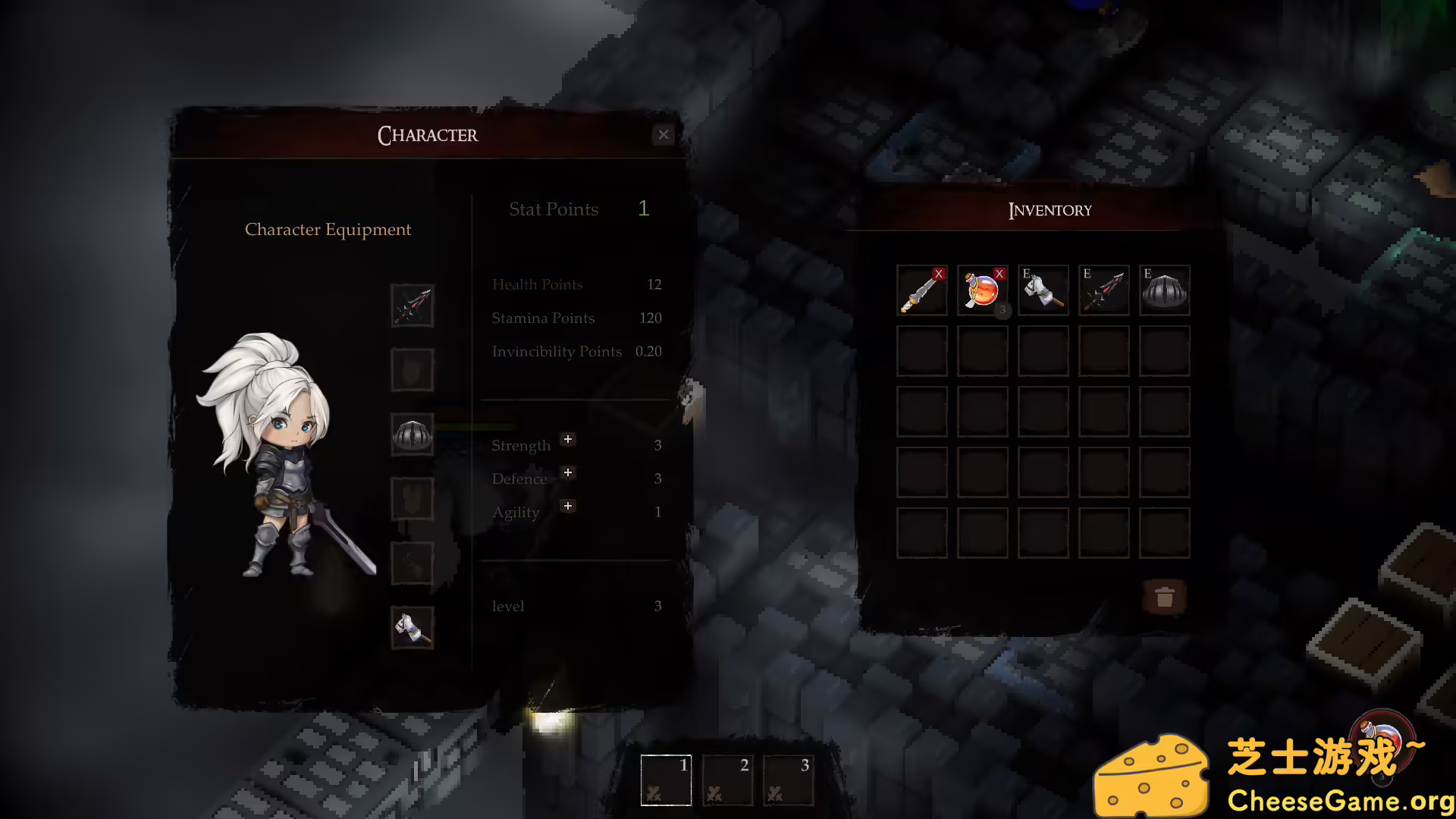Remove the sword via its red X button
1456x819 pixels.
coord(939,275)
